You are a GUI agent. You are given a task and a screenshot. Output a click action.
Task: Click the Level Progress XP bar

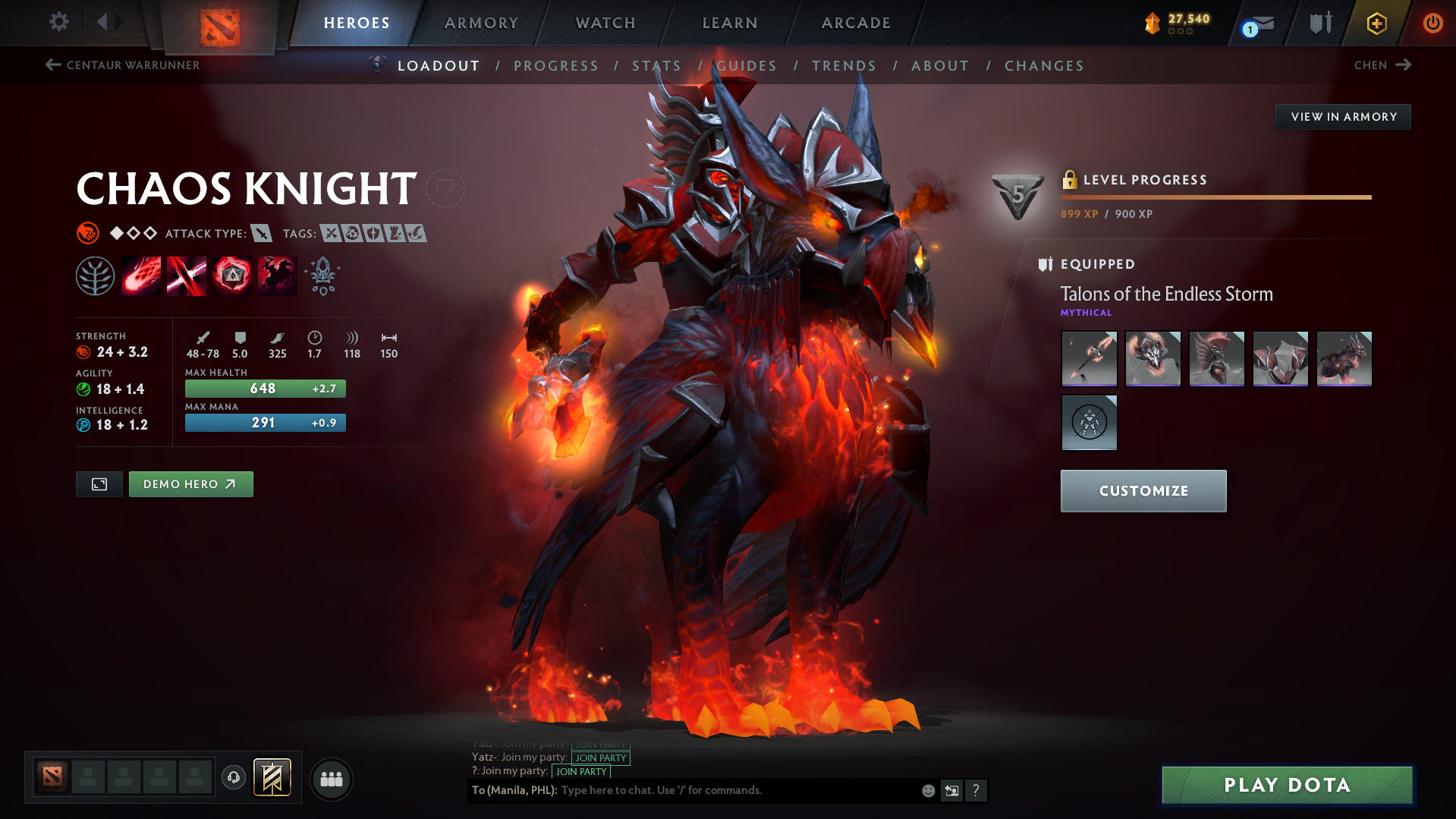(1215, 197)
